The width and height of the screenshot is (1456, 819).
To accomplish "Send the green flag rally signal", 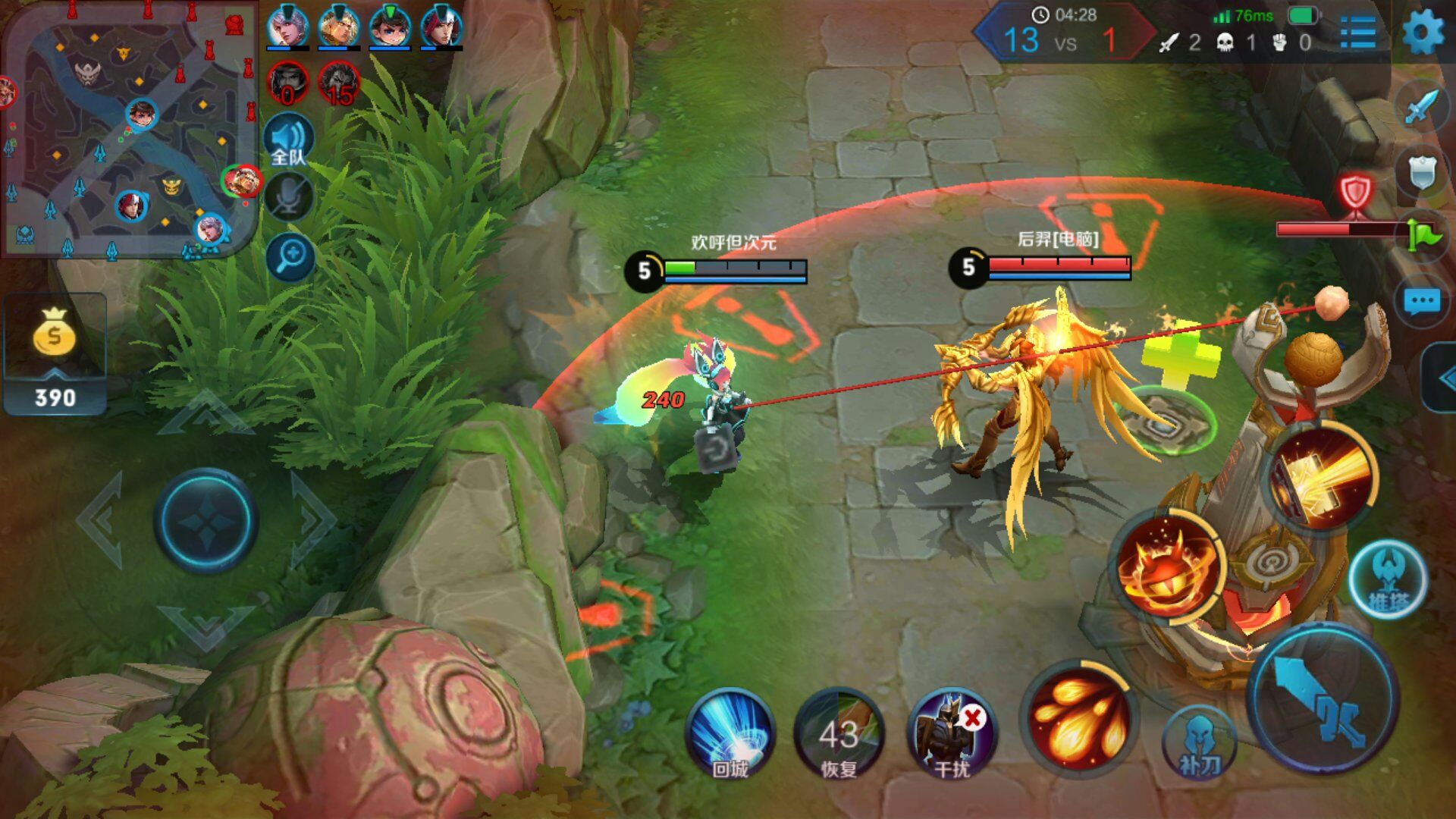I will (1423, 234).
